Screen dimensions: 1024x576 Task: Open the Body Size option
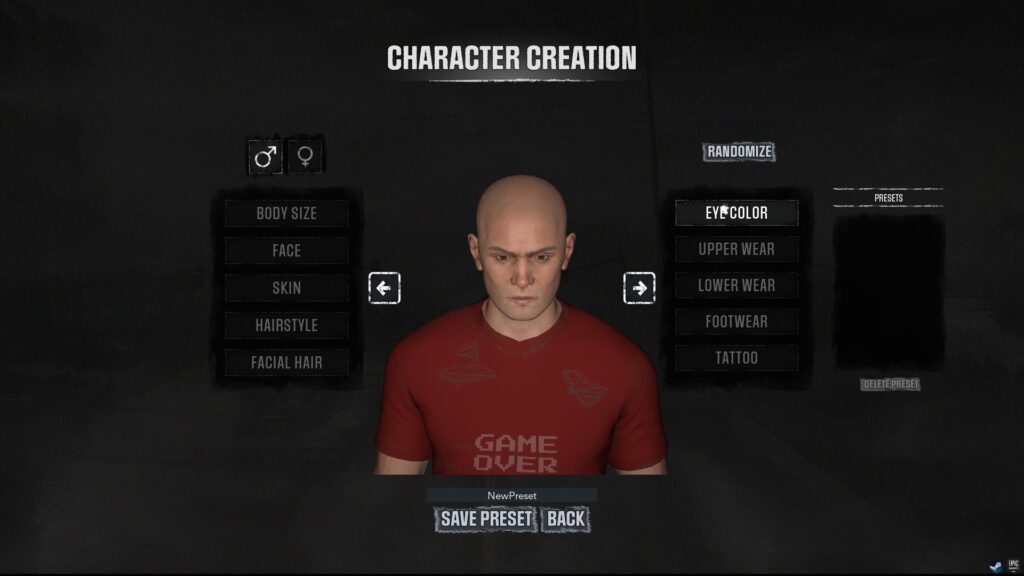click(x=286, y=213)
